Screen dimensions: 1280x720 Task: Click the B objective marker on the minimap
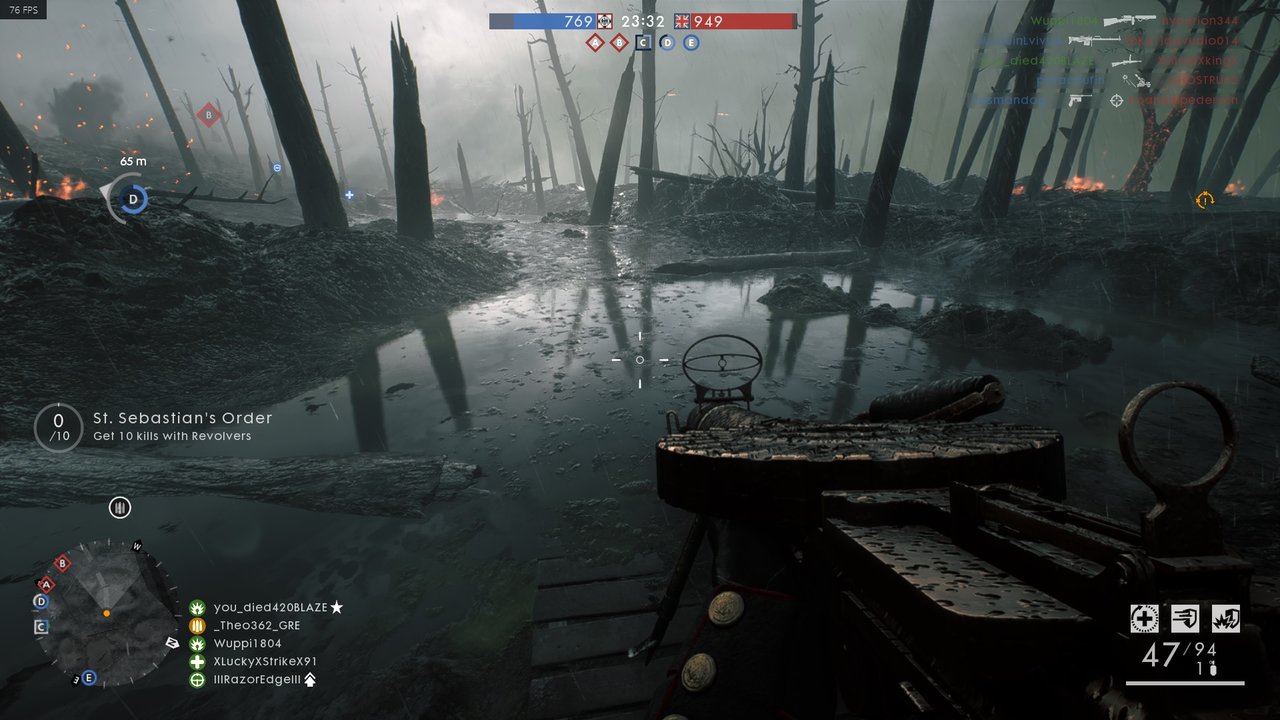63,563
